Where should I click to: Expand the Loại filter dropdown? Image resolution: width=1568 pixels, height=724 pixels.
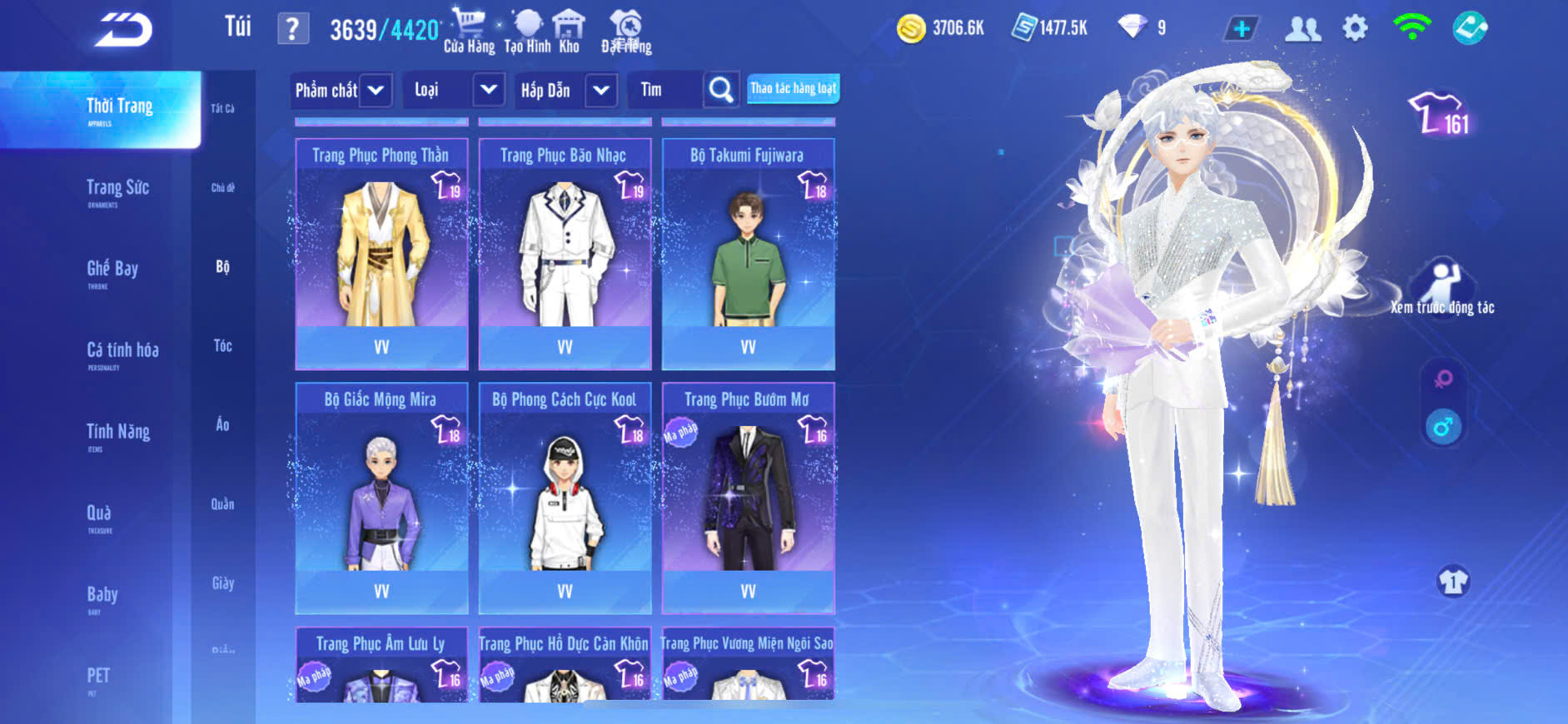click(x=489, y=90)
